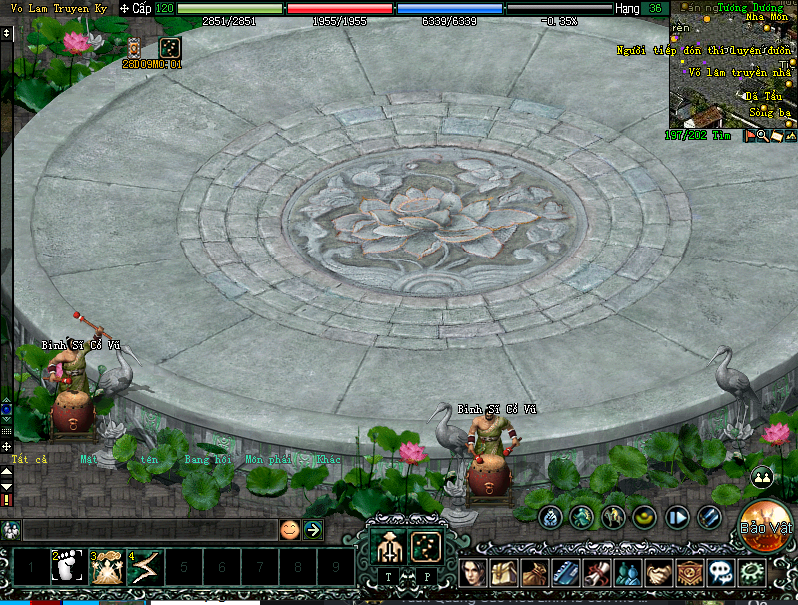
Task: Send chat with the arrow button
Action: coord(313,530)
